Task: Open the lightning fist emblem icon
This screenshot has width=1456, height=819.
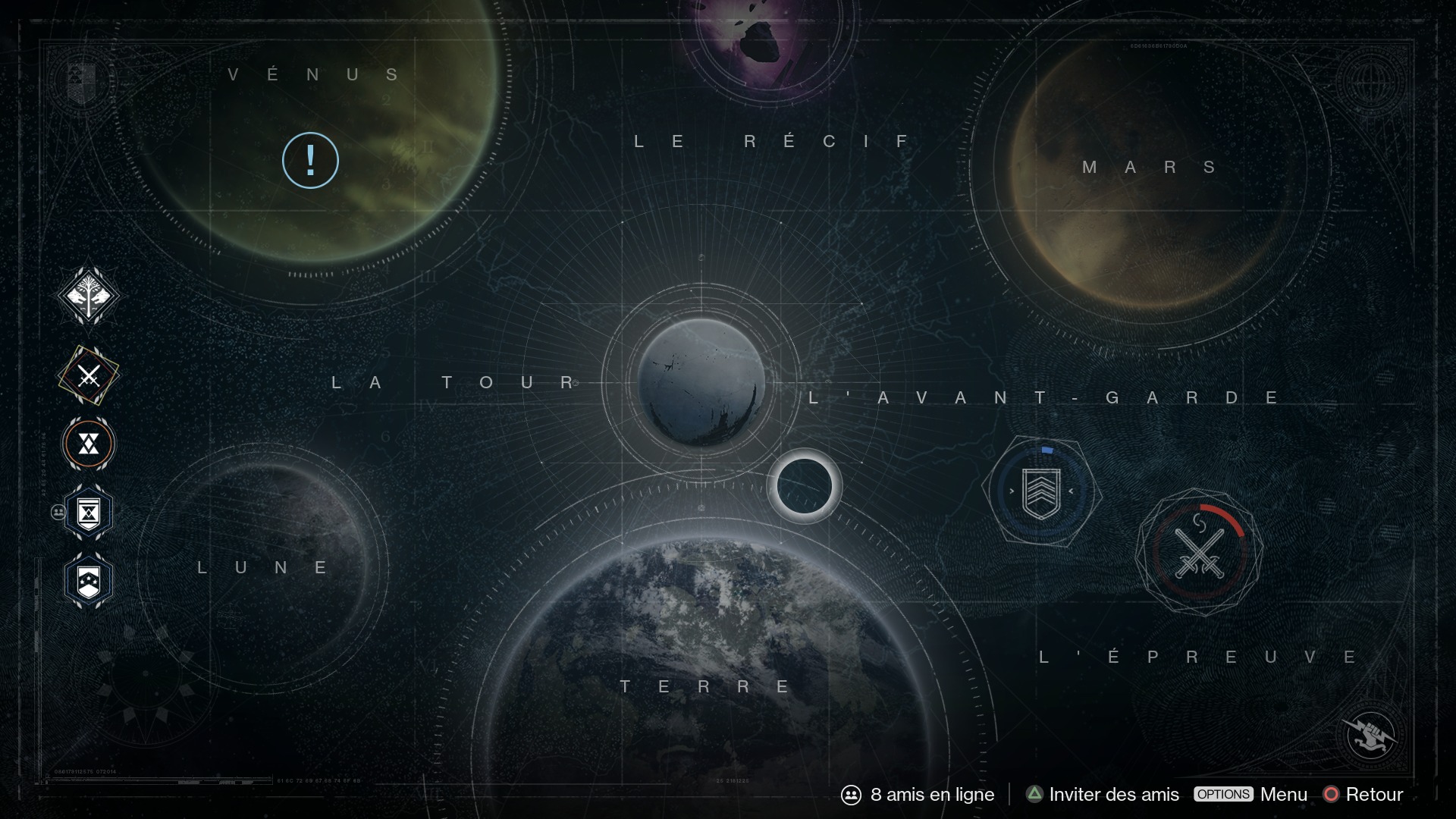Action: [1370, 734]
